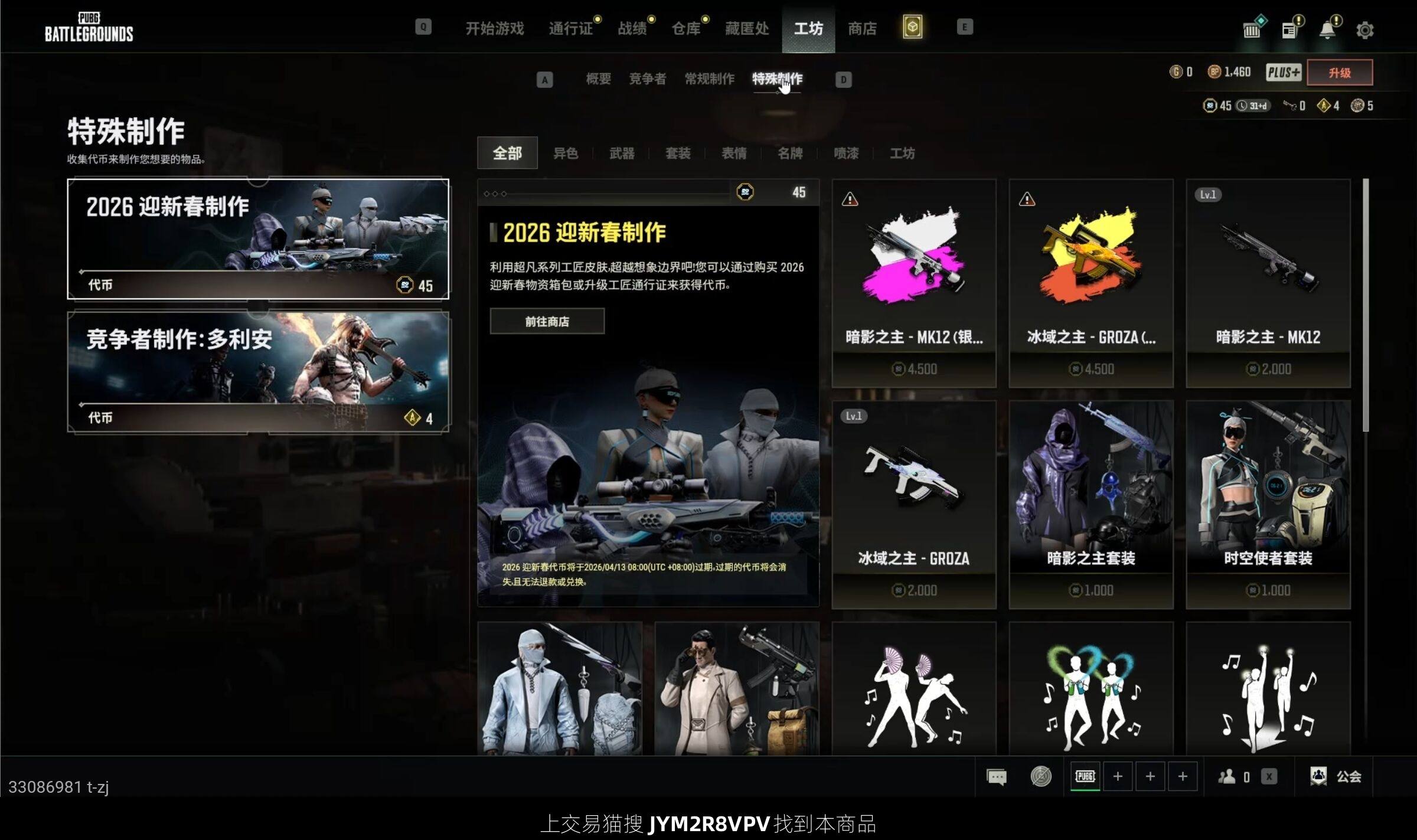The height and width of the screenshot is (840, 1417).
Task: Open the 公会 guild button
Action: coord(1336,776)
